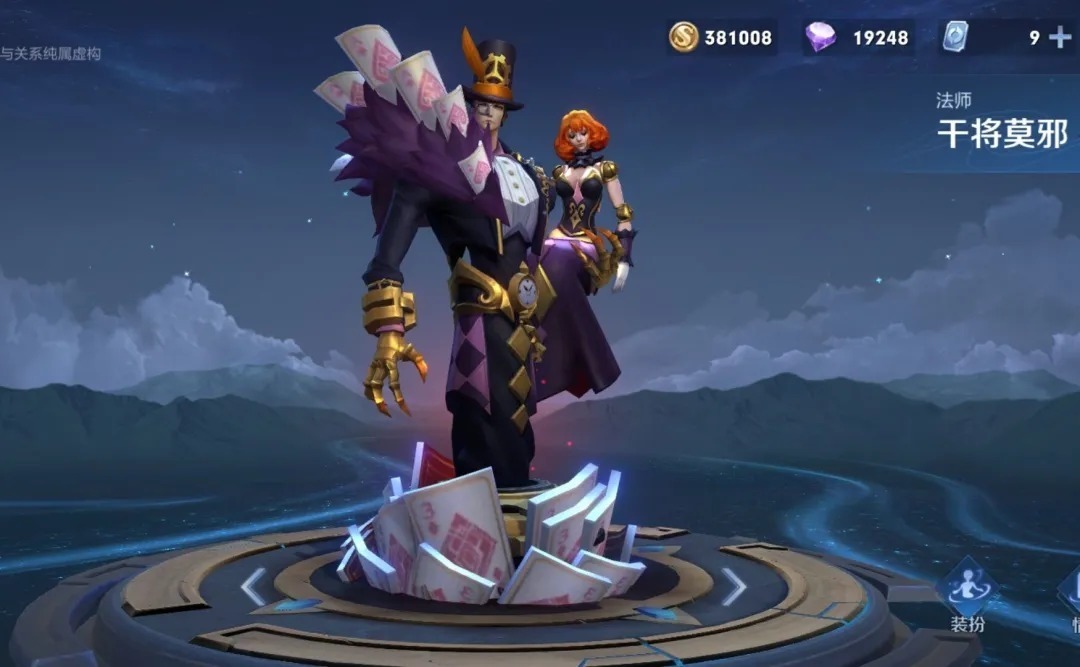Image resolution: width=1080 pixels, height=667 pixels.
Task: Open the 装扮 dress-up menu
Action: click(968, 593)
